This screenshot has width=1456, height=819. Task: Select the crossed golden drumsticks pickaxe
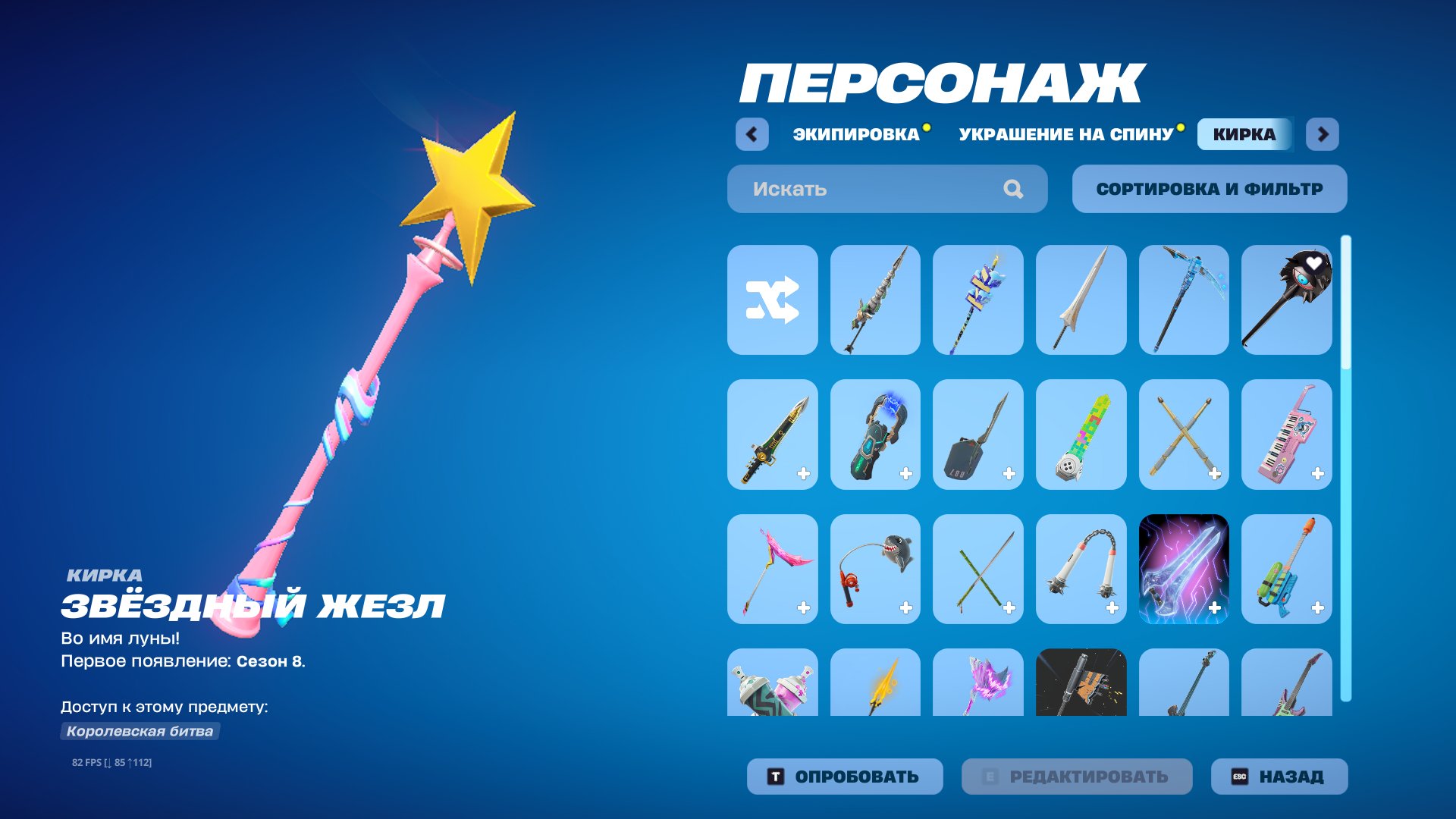pyautogui.click(x=1185, y=435)
